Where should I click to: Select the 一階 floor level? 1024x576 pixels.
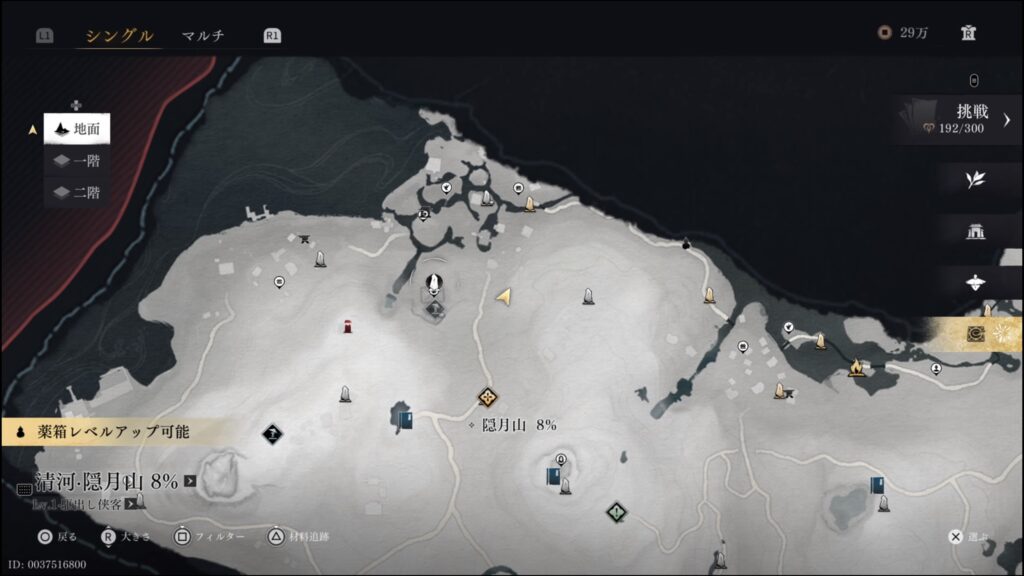coord(77,161)
